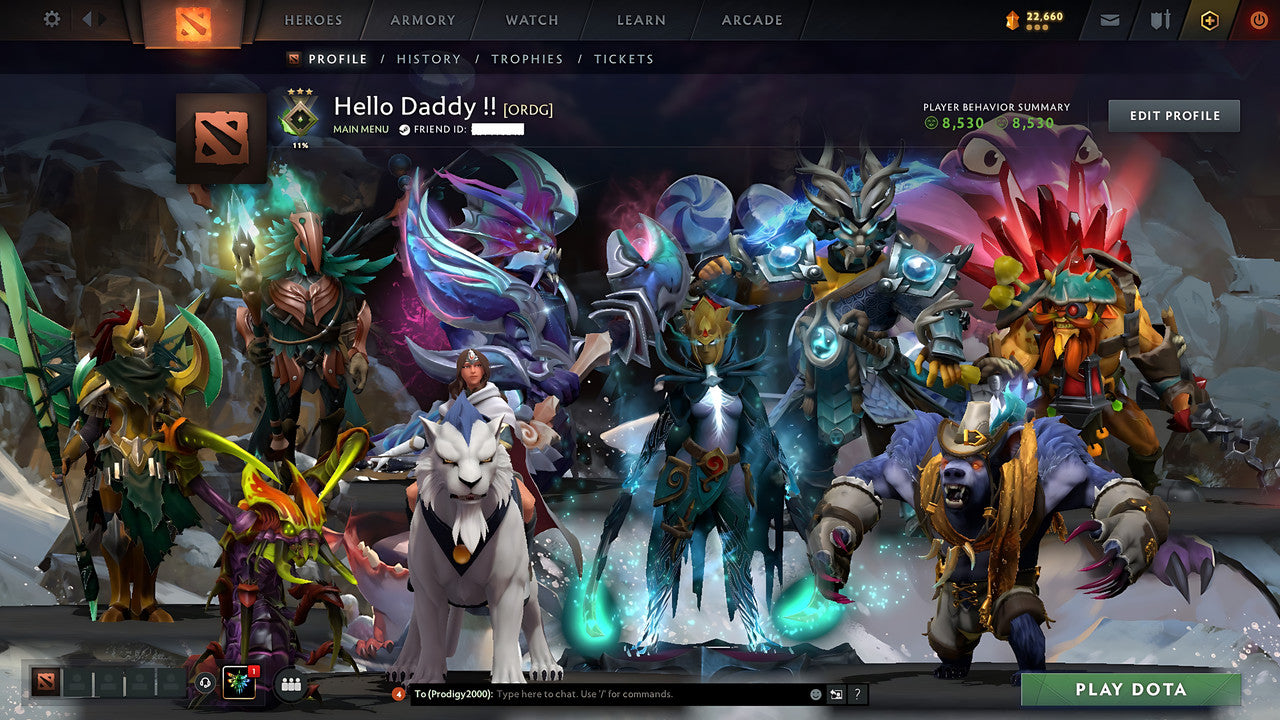Viewport: 1280px width, 720px height.
Task: Click the EDIT PROFILE button
Action: (1173, 115)
